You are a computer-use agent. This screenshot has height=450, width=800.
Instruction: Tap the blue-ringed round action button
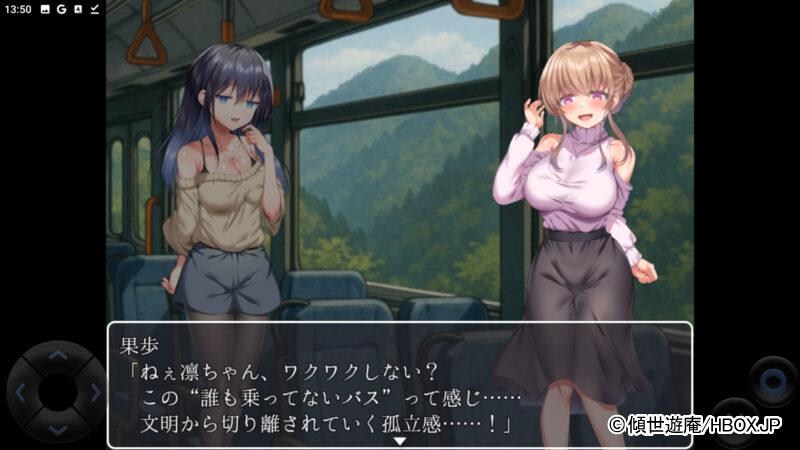point(773,381)
